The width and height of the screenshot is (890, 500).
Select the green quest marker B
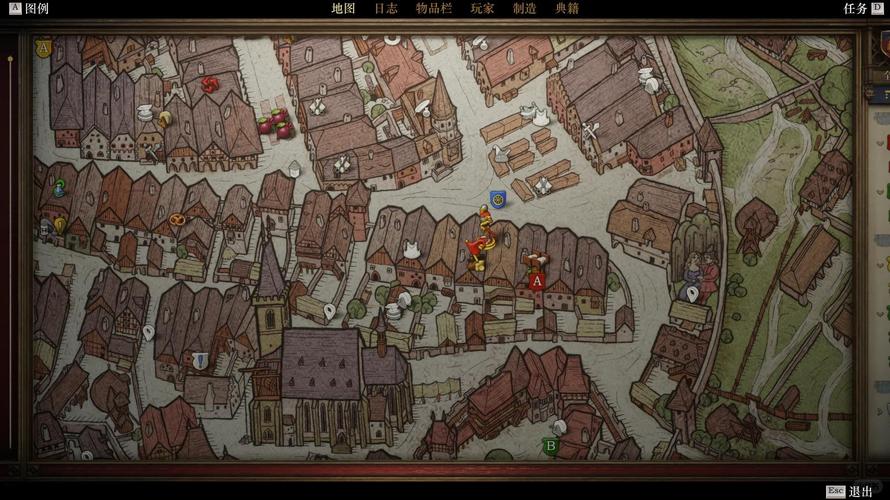(x=550, y=445)
